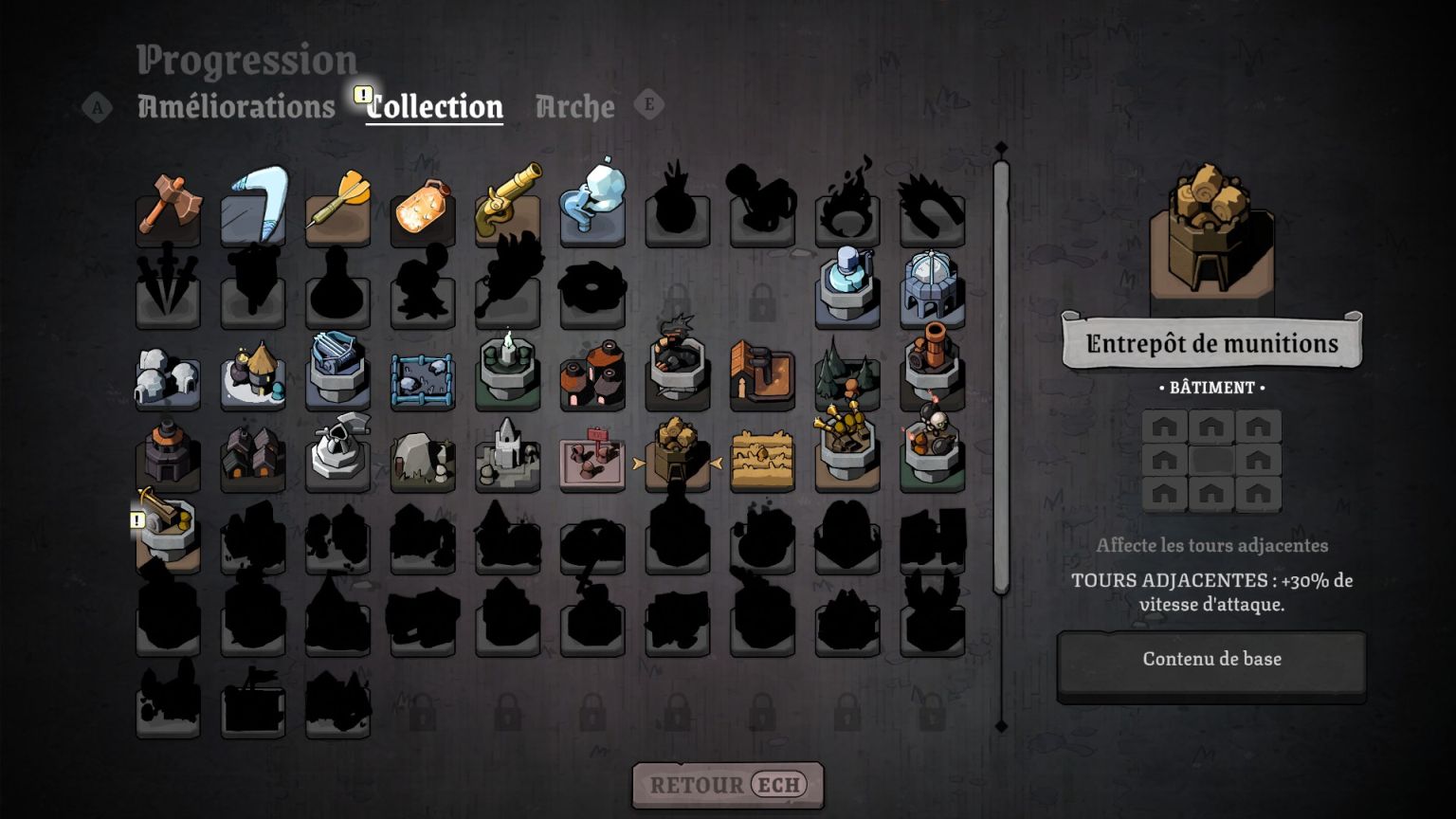Image resolution: width=1456 pixels, height=819 pixels.
Task: Select the observatory dome tile
Action: click(x=932, y=288)
